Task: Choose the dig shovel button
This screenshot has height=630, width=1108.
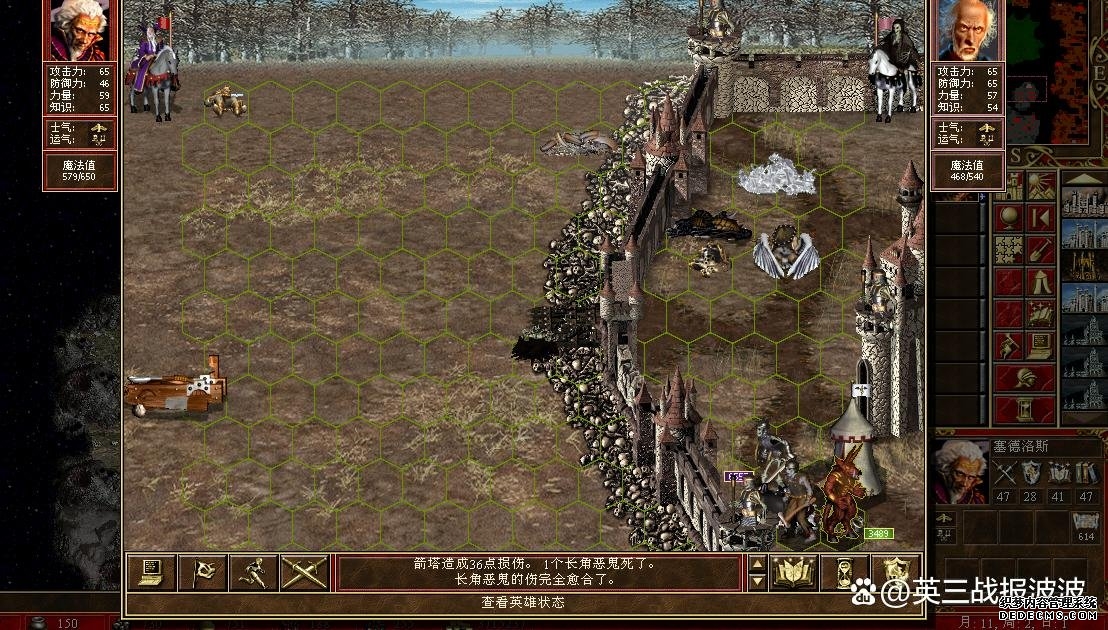Action: click(x=1040, y=250)
